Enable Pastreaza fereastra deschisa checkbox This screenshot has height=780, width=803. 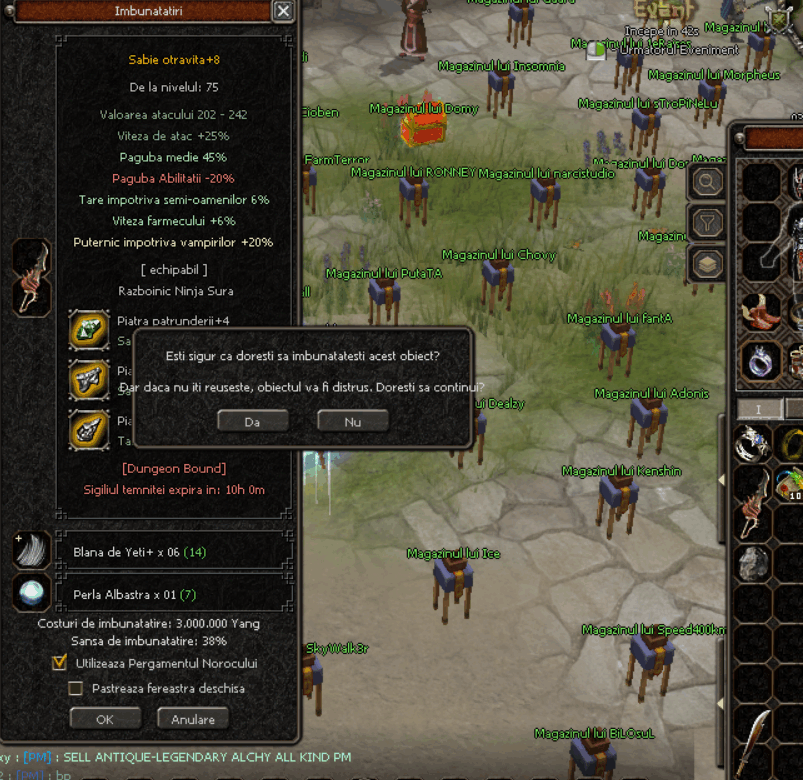tap(75, 688)
